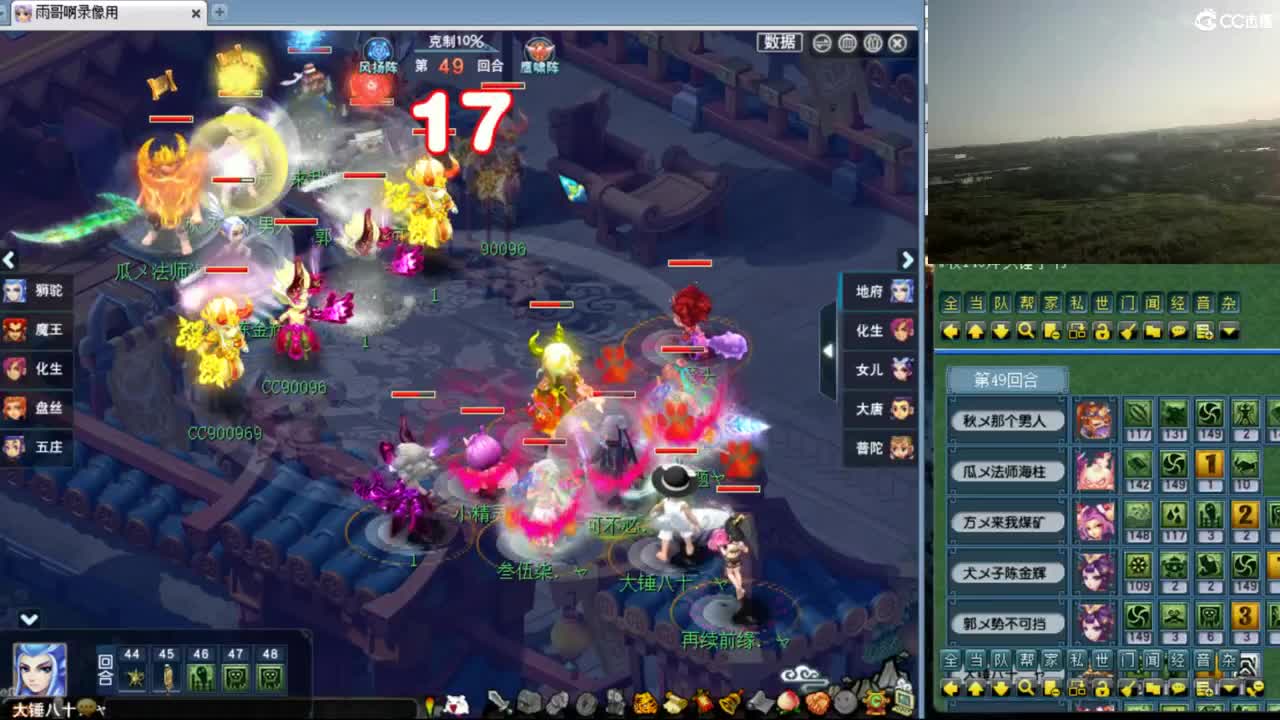Select the 狮驼 character icon in left sidebar
The width and height of the screenshot is (1280, 720).
(20, 293)
